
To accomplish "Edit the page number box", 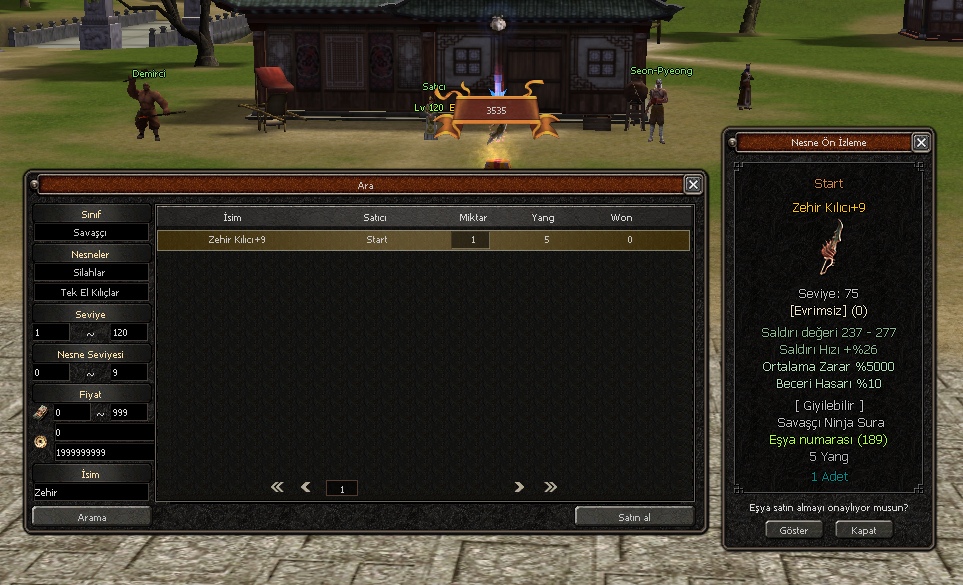I will tap(342, 489).
